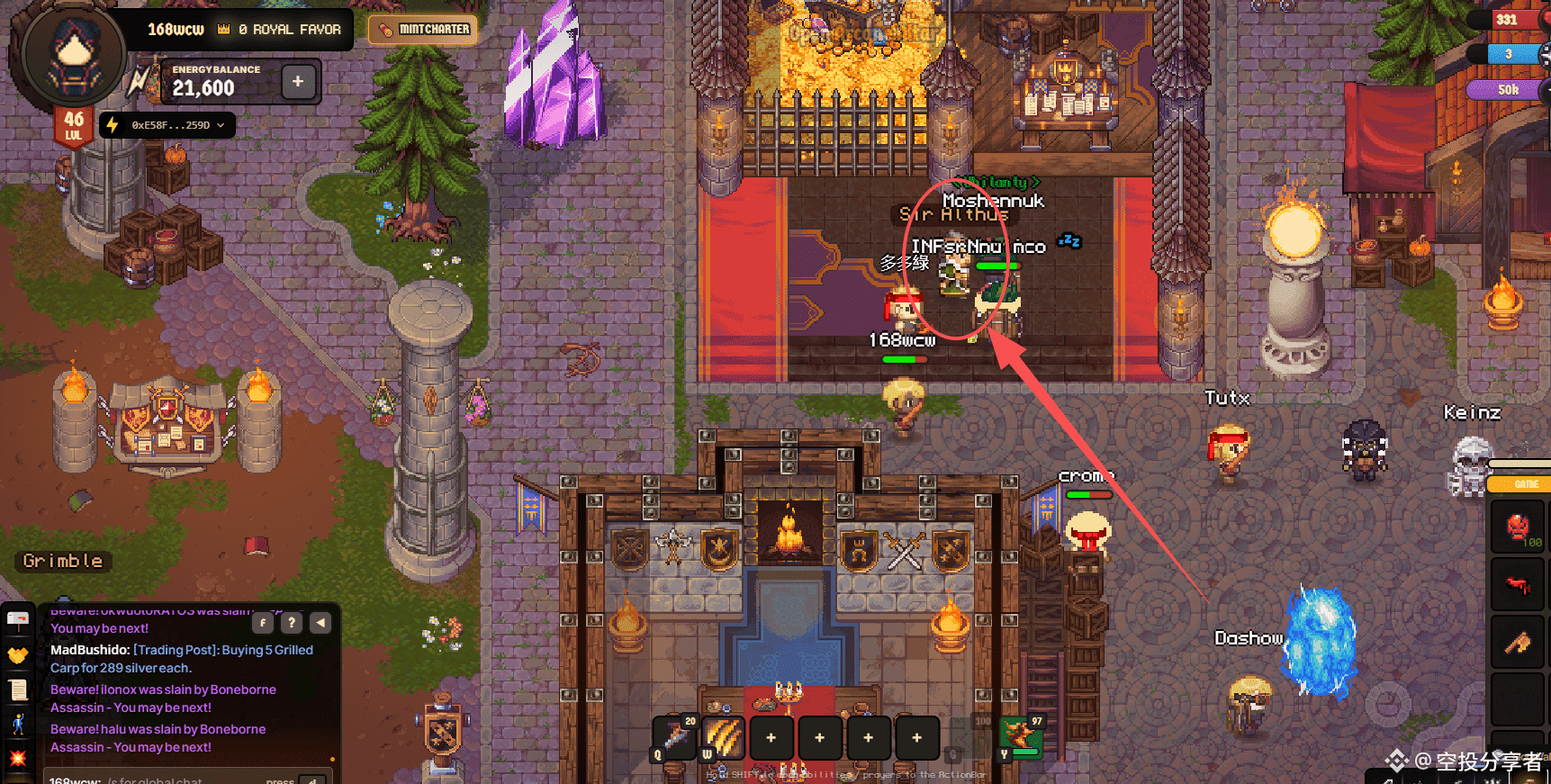Open the mailbox icon
The height and width of the screenshot is (784, 1551).
(18, 620)
